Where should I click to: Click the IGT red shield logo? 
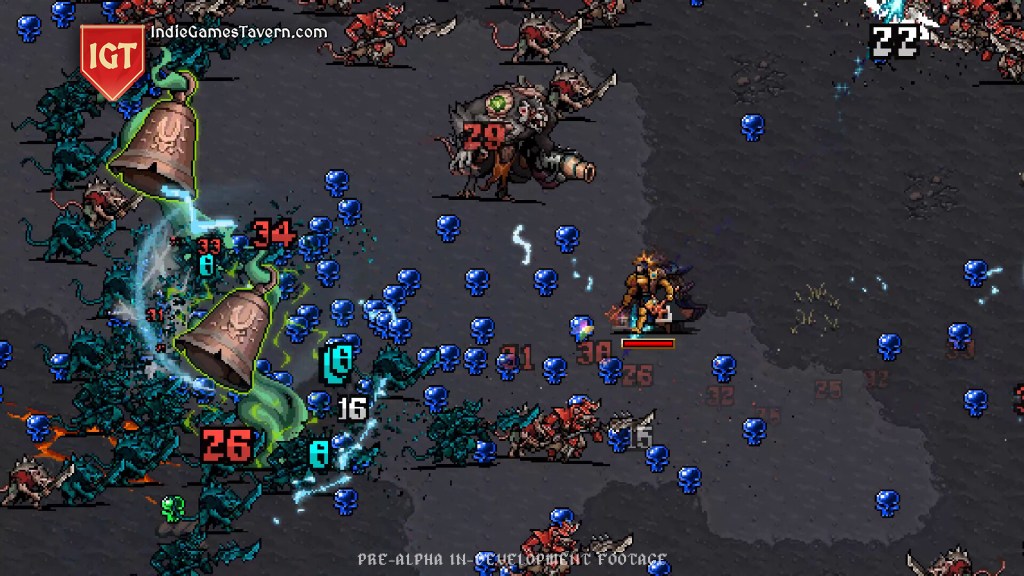tap(112, 58)
